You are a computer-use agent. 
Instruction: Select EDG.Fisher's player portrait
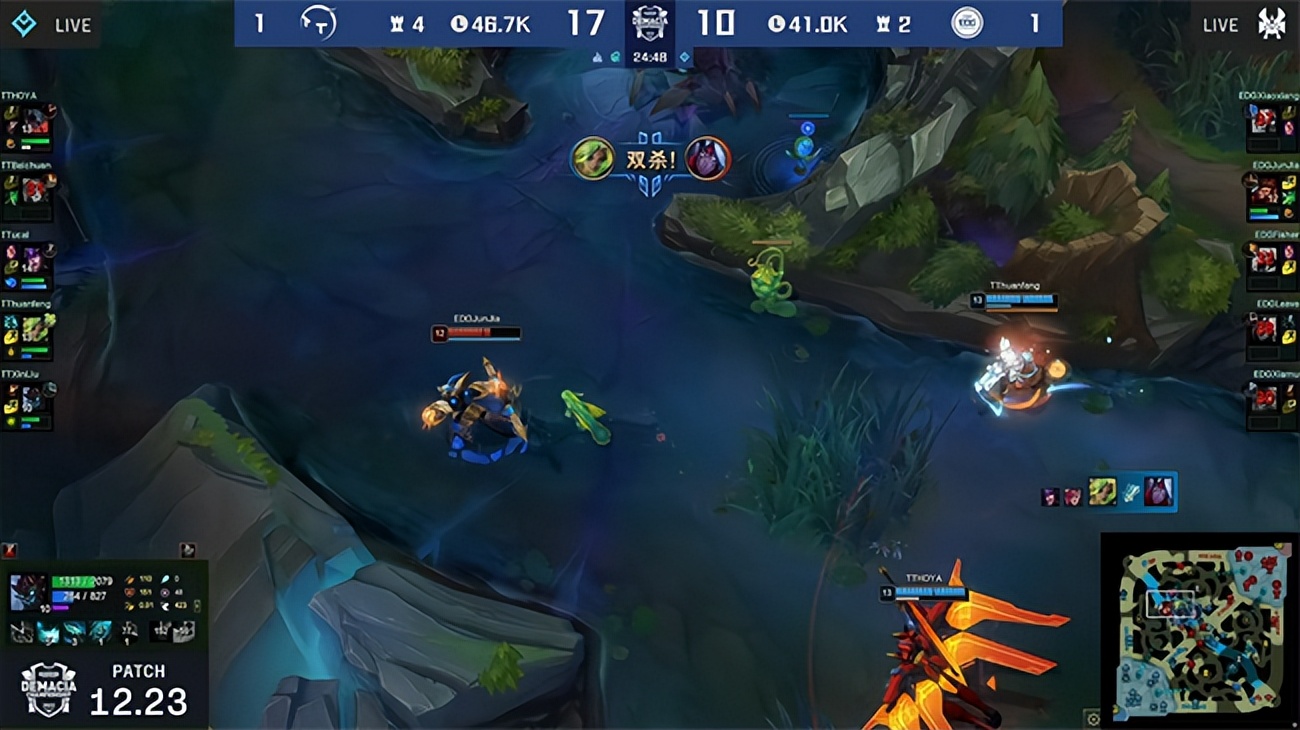(1265, 259)
